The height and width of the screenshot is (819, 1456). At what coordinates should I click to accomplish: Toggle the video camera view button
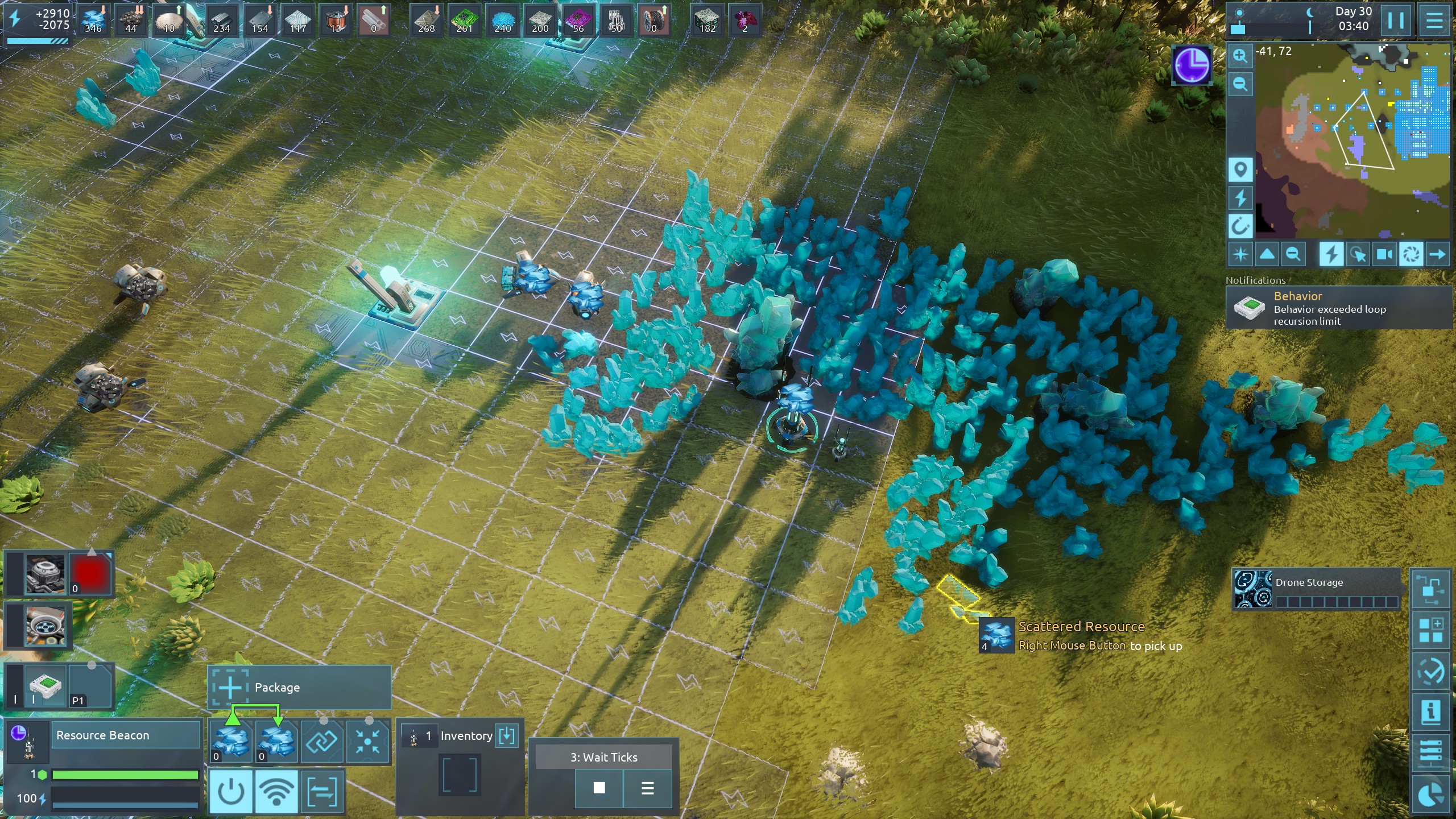1384,254
